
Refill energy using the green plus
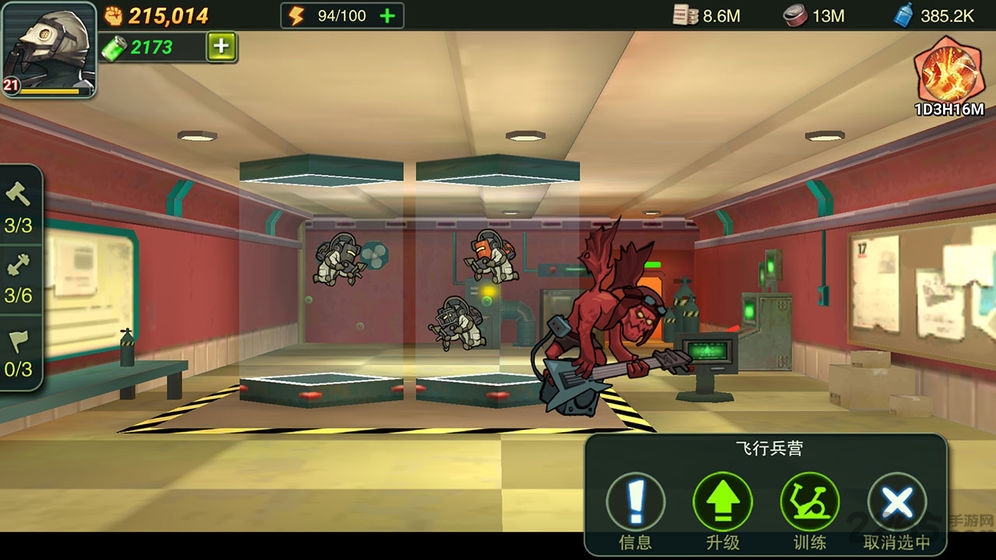[387, 15]
